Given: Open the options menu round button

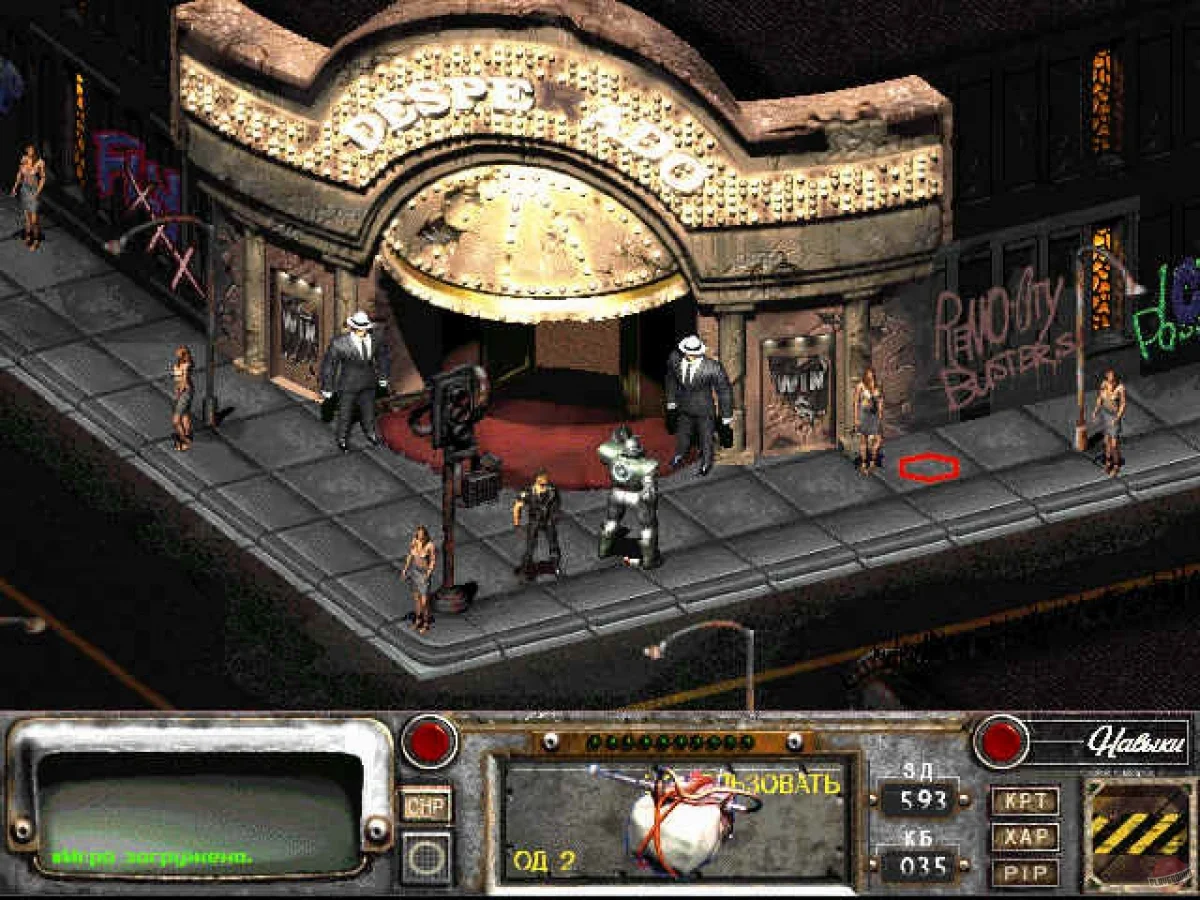Looking at the screenshot, I should click(426, 856).
